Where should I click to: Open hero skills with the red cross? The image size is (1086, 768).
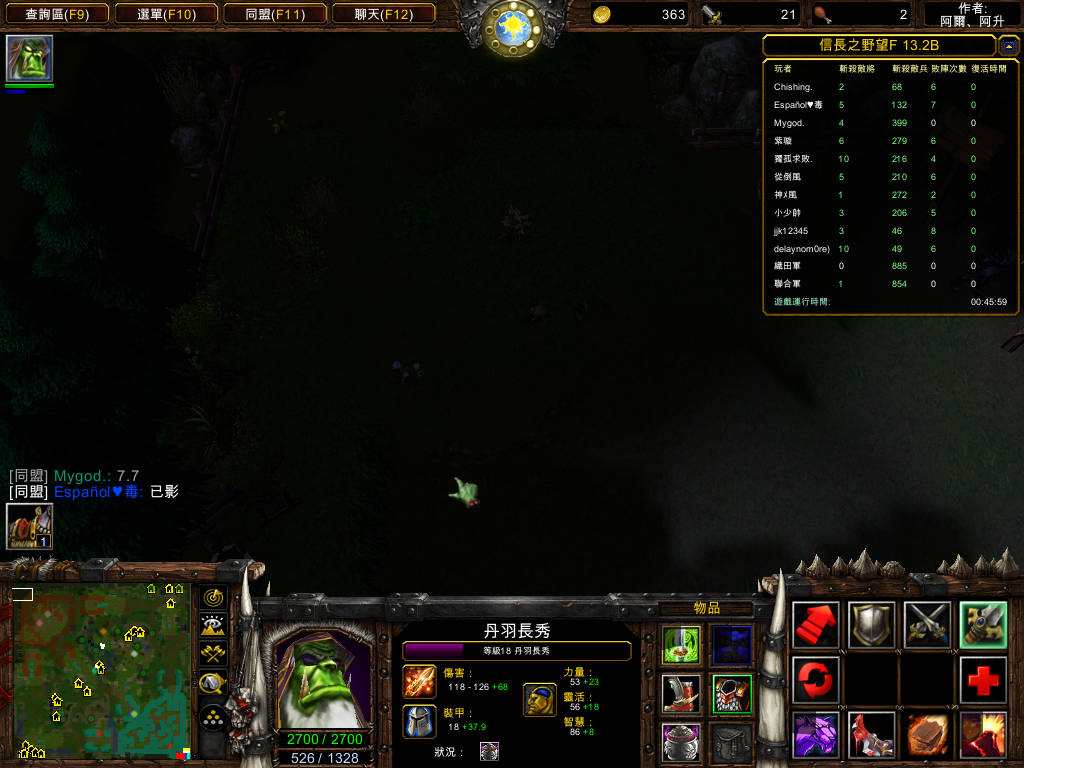pyautogui.click(x=983, y=681)
